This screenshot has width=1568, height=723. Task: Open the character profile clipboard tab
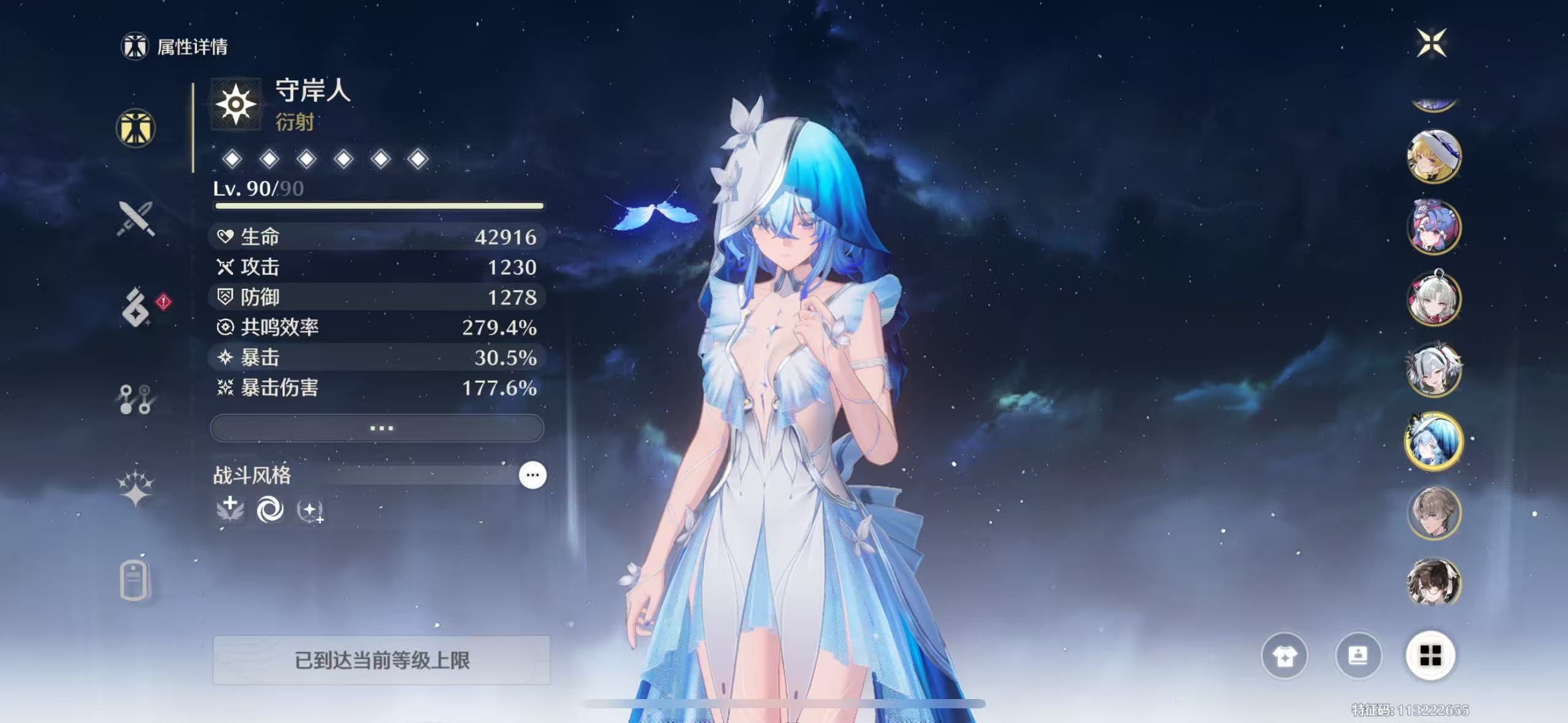pyautogui.click(x=134, y=580)
